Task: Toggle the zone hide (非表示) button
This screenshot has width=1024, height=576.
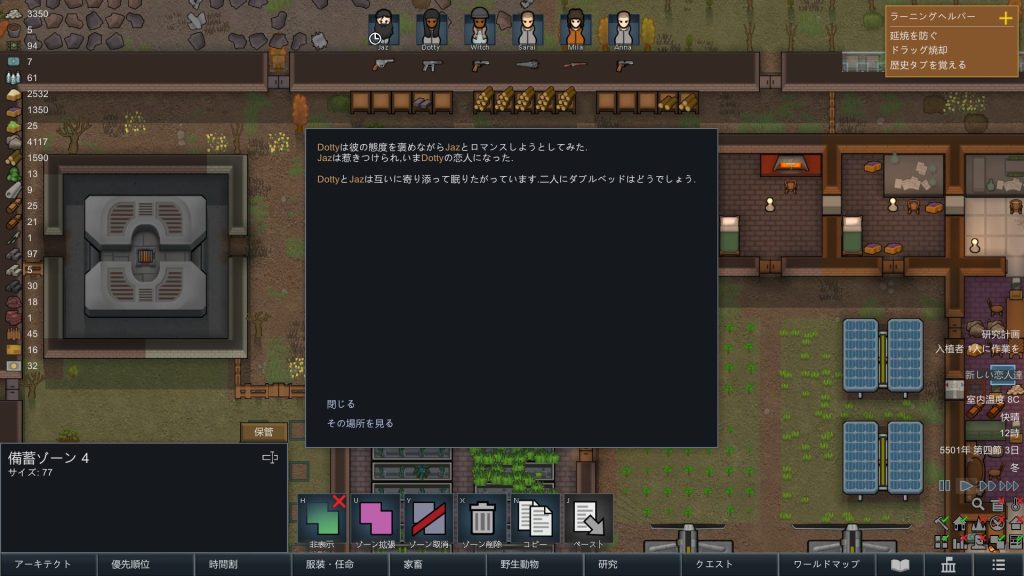Action: click(x=322, y=519)
